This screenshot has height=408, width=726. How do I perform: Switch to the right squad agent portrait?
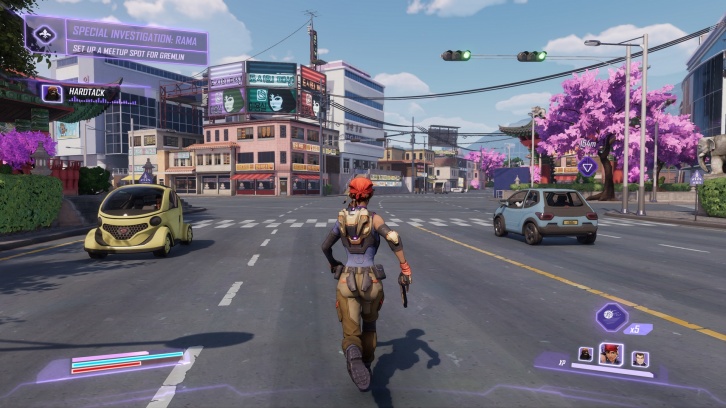click(x=640, y=358)
